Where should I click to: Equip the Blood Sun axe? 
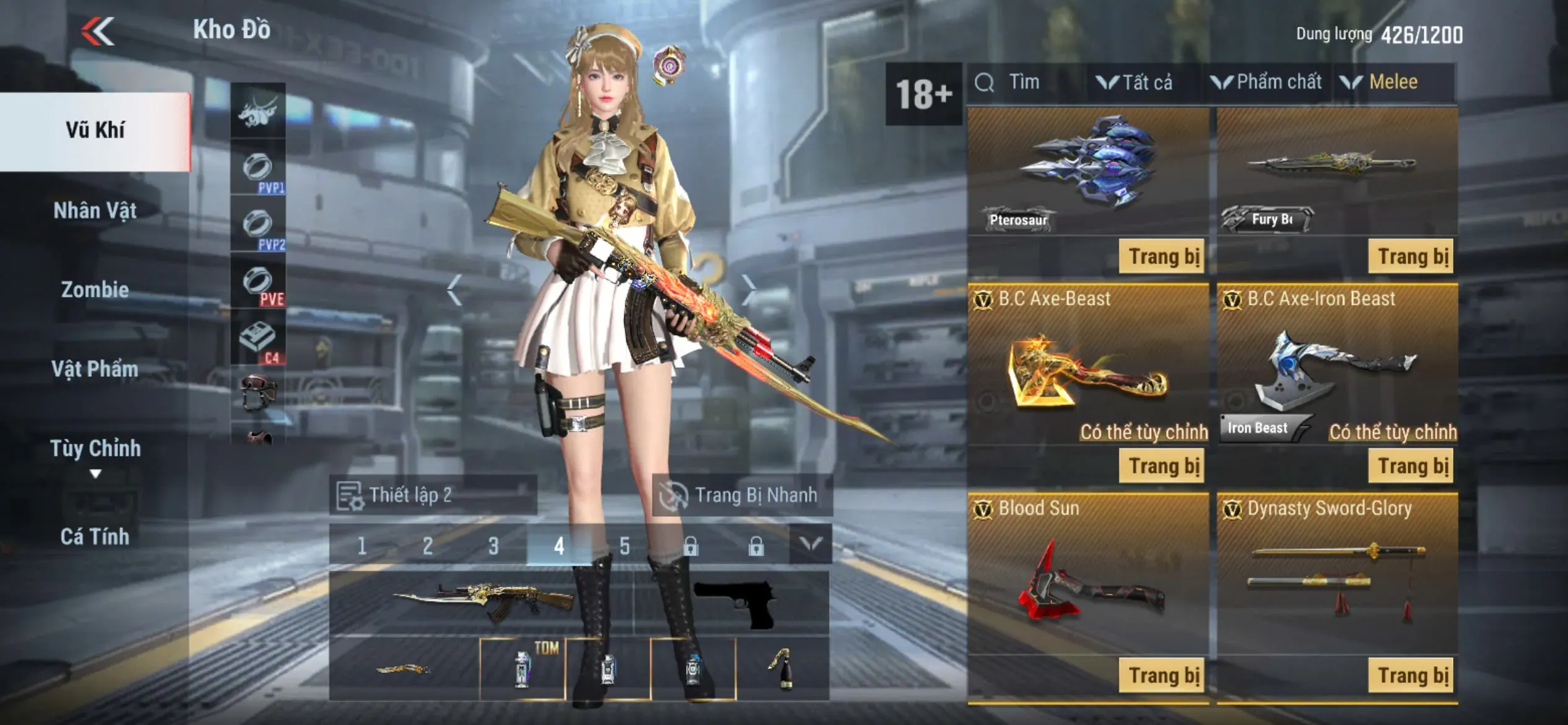(1162, 675)
